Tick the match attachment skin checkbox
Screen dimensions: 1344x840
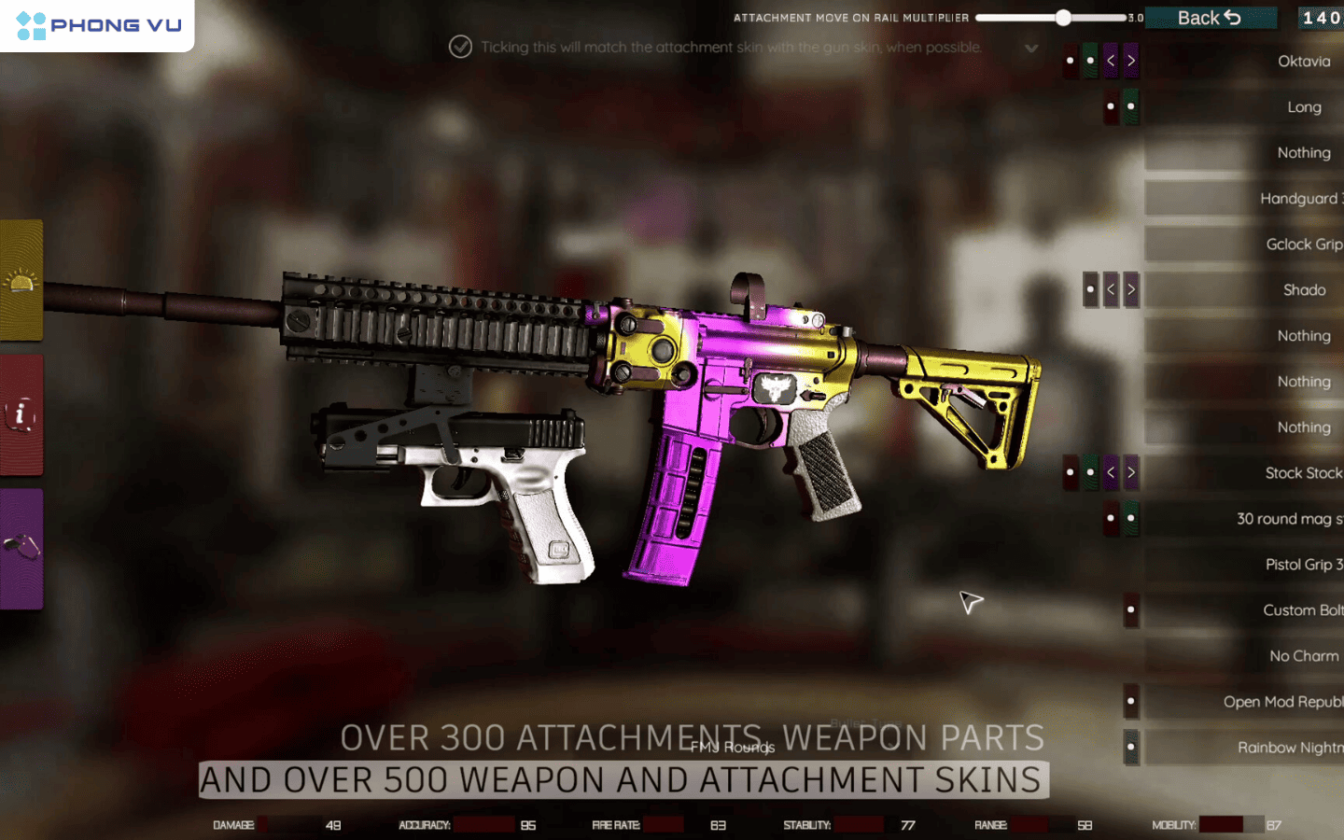coord(460,47)
